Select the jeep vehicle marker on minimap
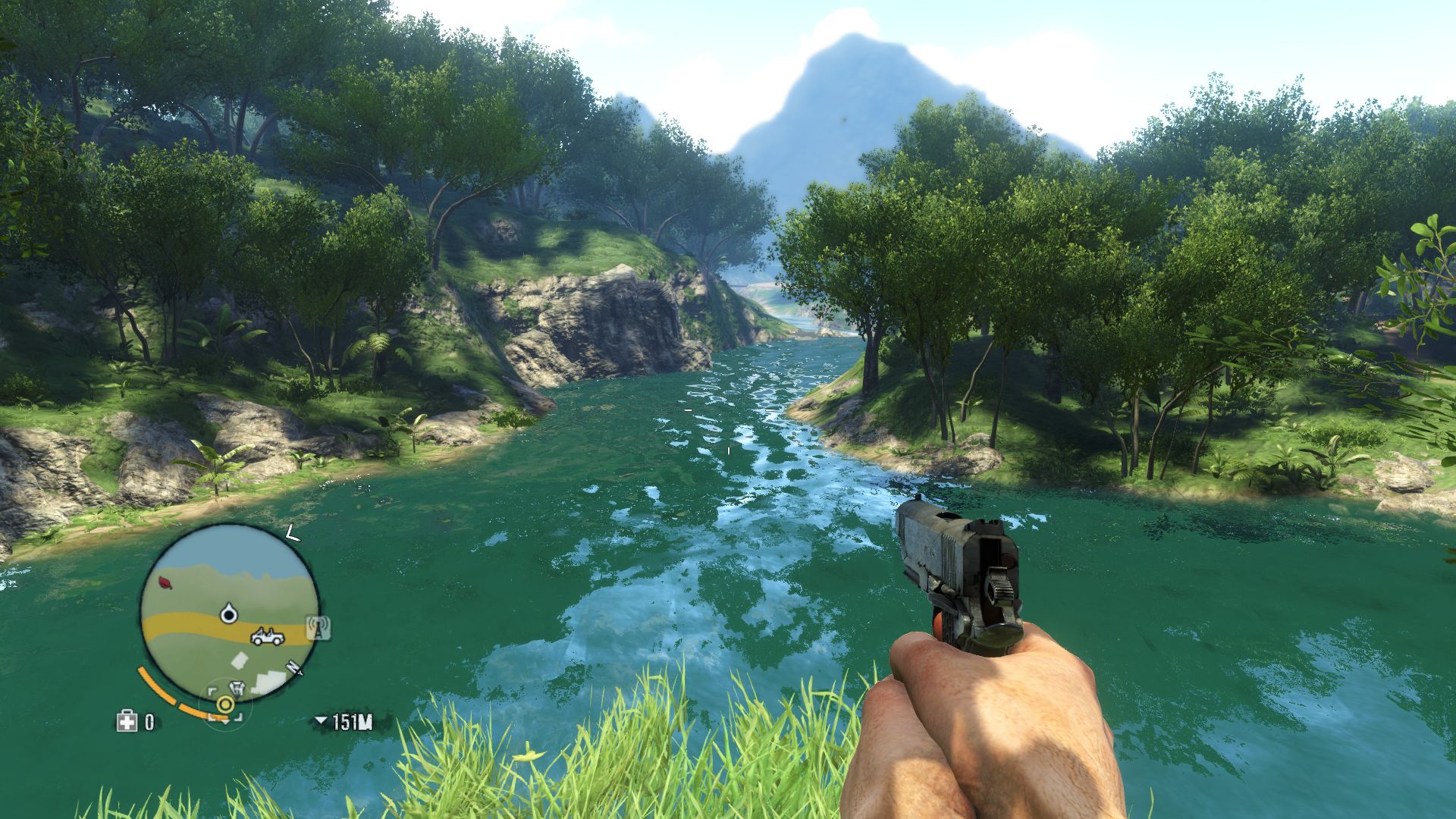 tap(267, 637)
